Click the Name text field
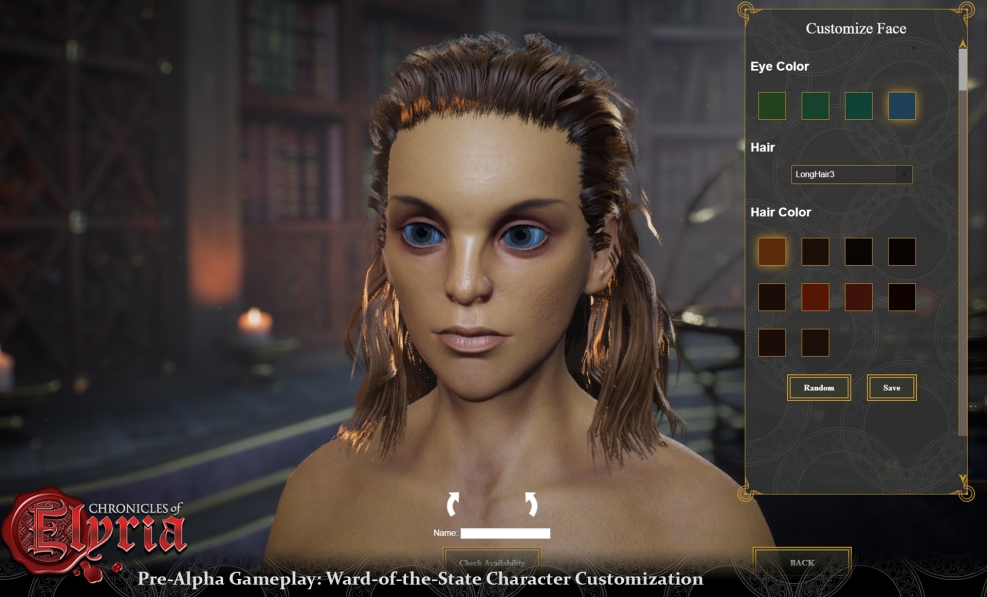 click(x=505, y=533)
